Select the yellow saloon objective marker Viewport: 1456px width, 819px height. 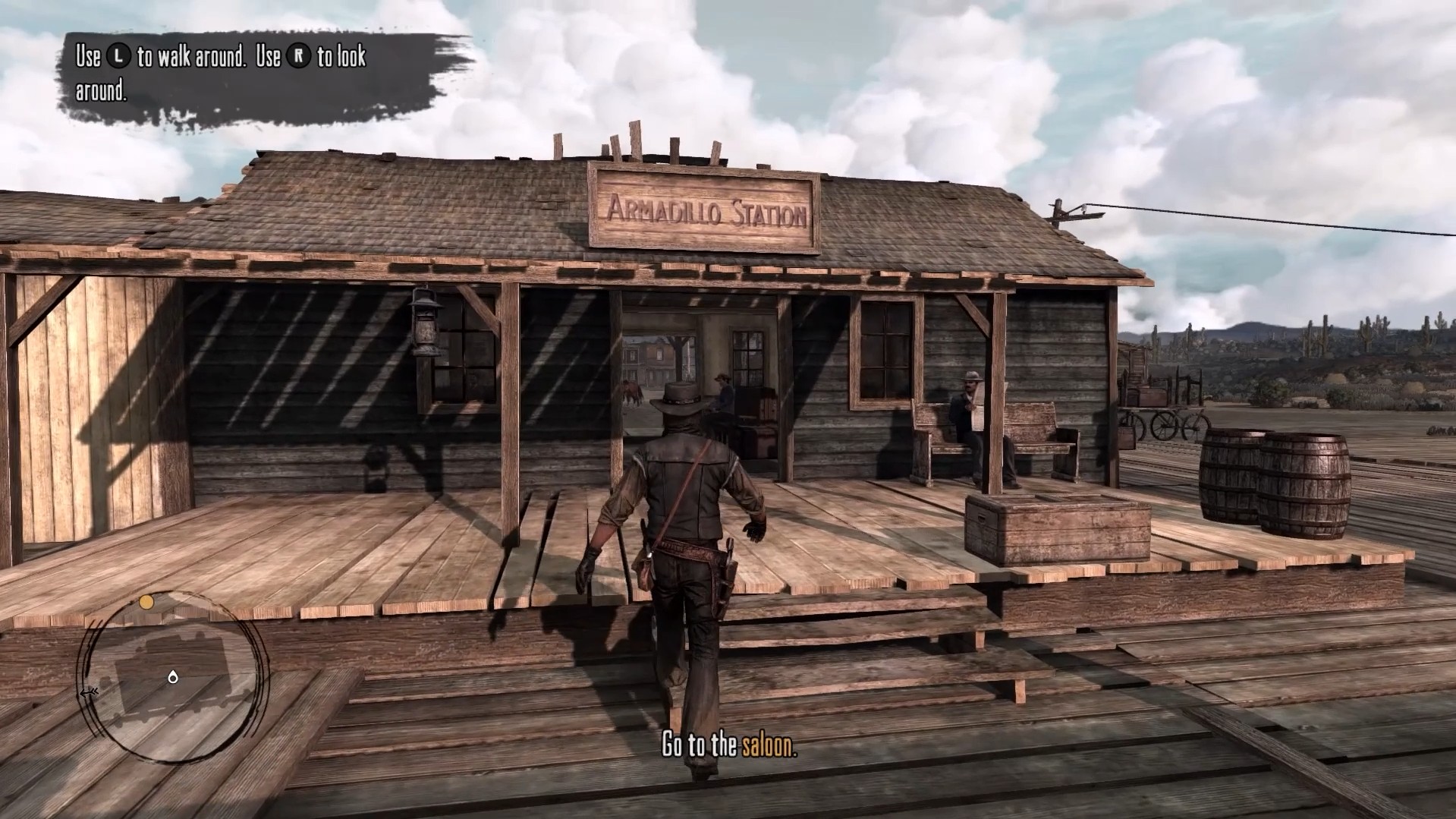point(146,602)
